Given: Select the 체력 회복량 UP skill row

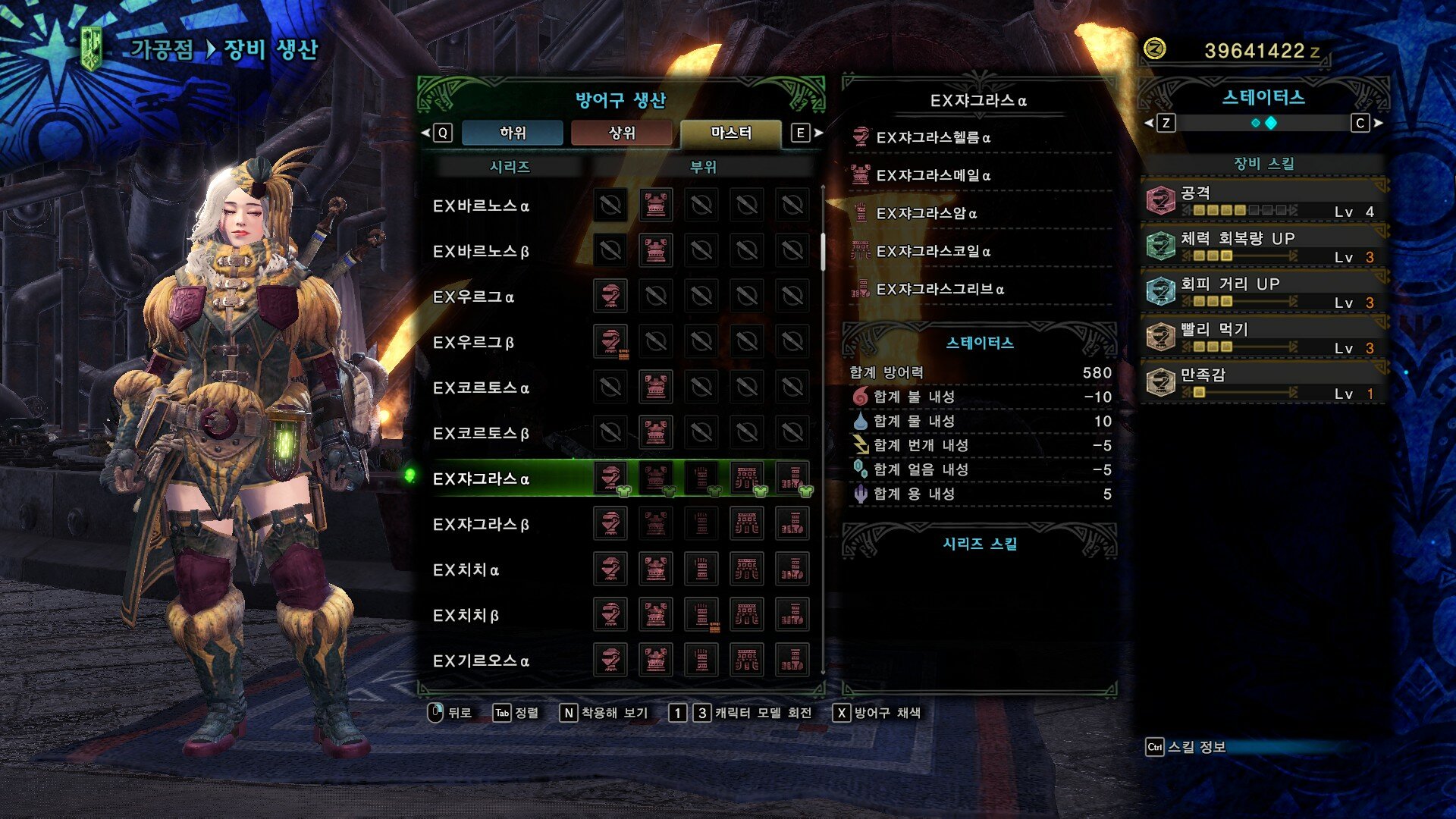Looking at the screenshot, I should click(x=1263, y=246).
